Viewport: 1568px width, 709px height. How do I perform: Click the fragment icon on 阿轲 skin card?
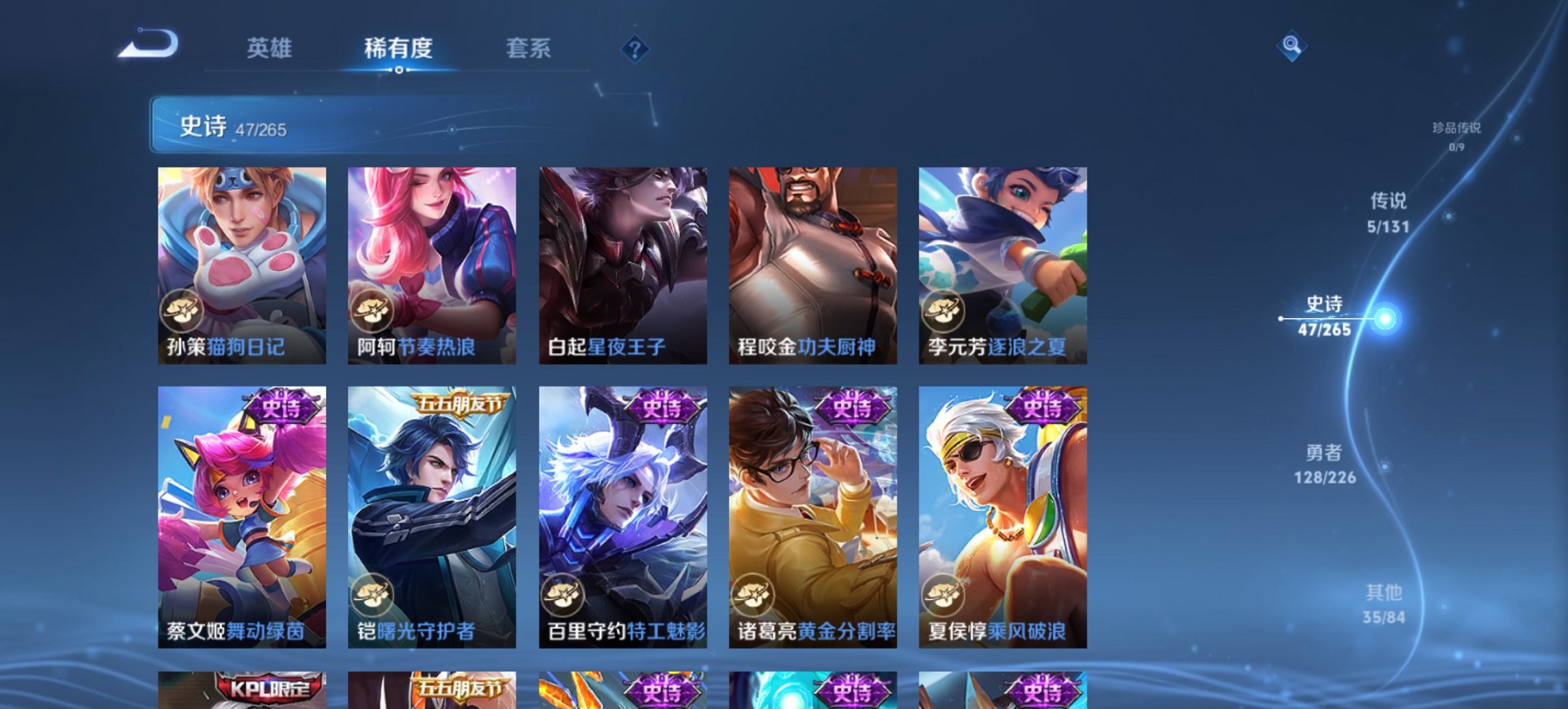click(371, 310)
